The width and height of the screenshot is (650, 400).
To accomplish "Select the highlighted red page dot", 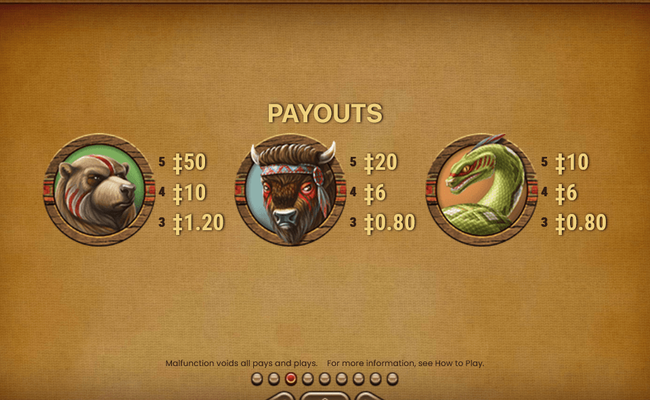I will click(x=291, y=379).
